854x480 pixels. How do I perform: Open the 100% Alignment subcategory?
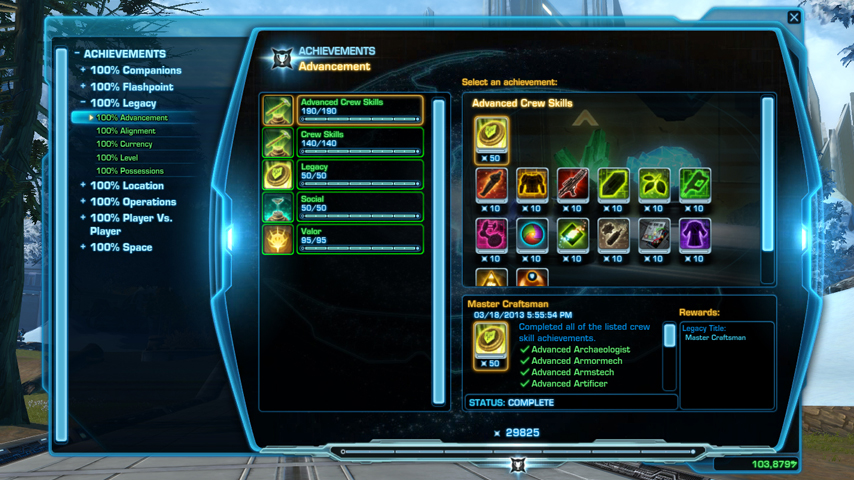[125, 131]
